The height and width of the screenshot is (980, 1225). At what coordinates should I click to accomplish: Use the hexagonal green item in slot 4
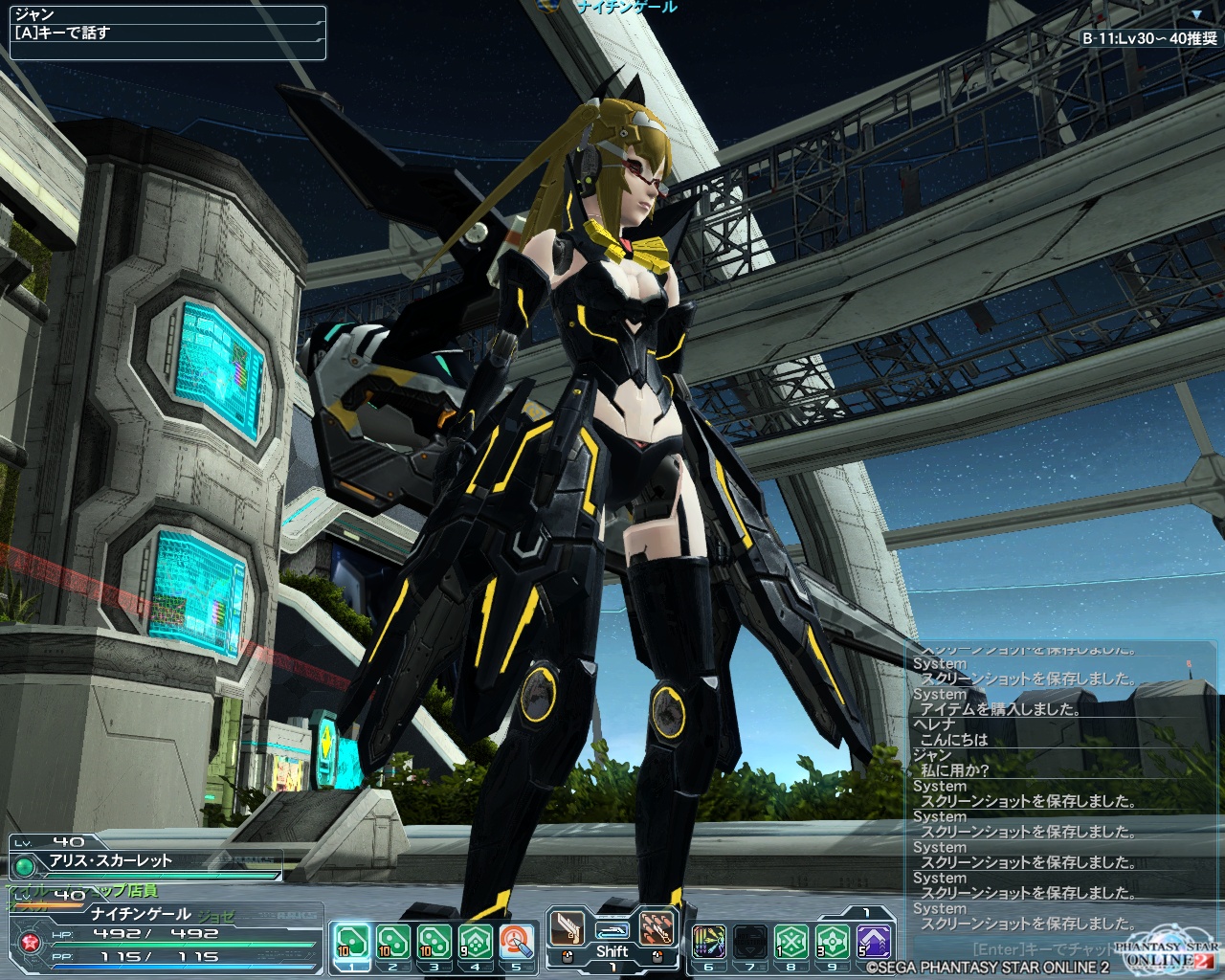tap(475, 942)
